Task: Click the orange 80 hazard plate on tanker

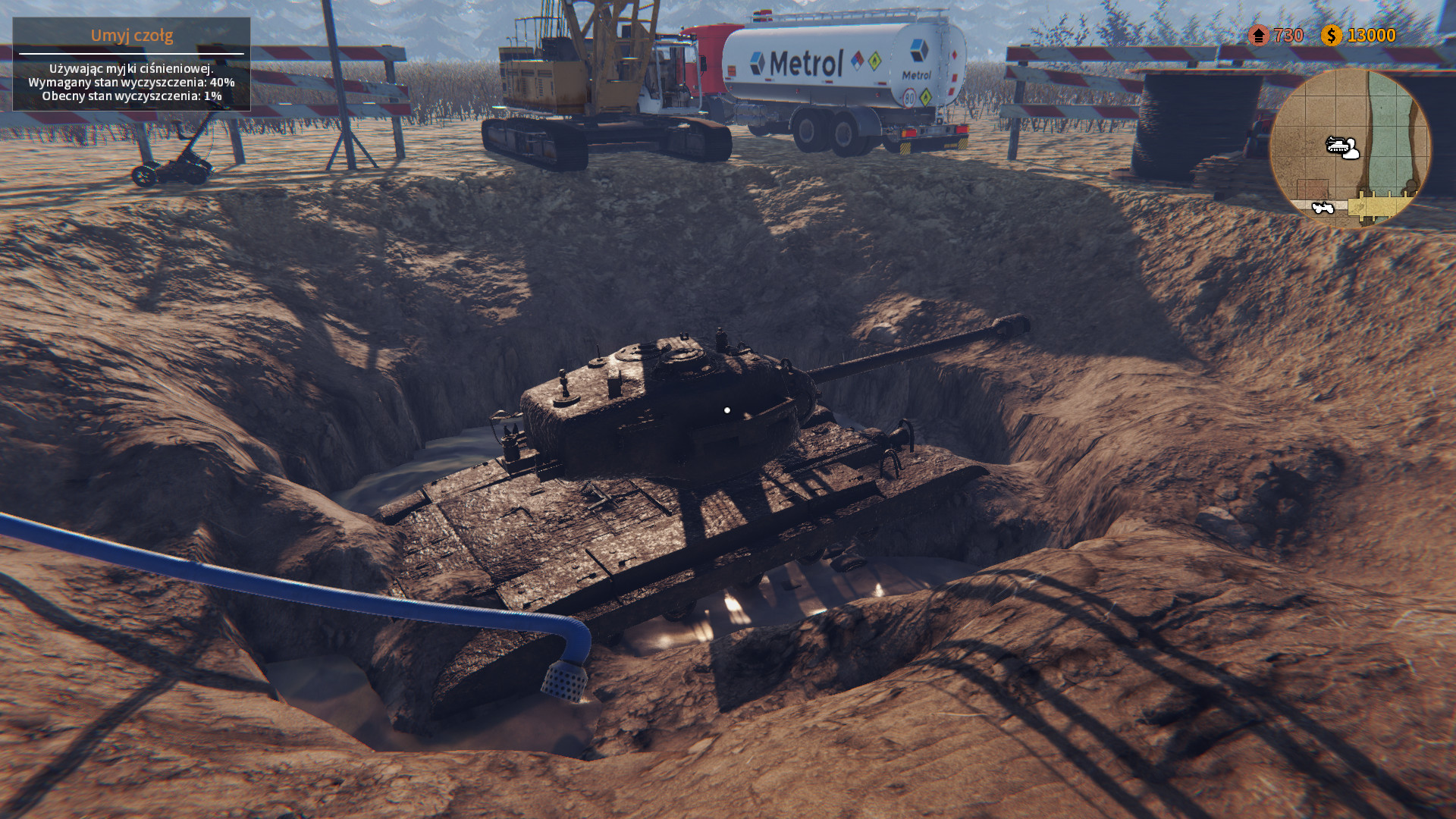Action: click(x=908, y=96)
